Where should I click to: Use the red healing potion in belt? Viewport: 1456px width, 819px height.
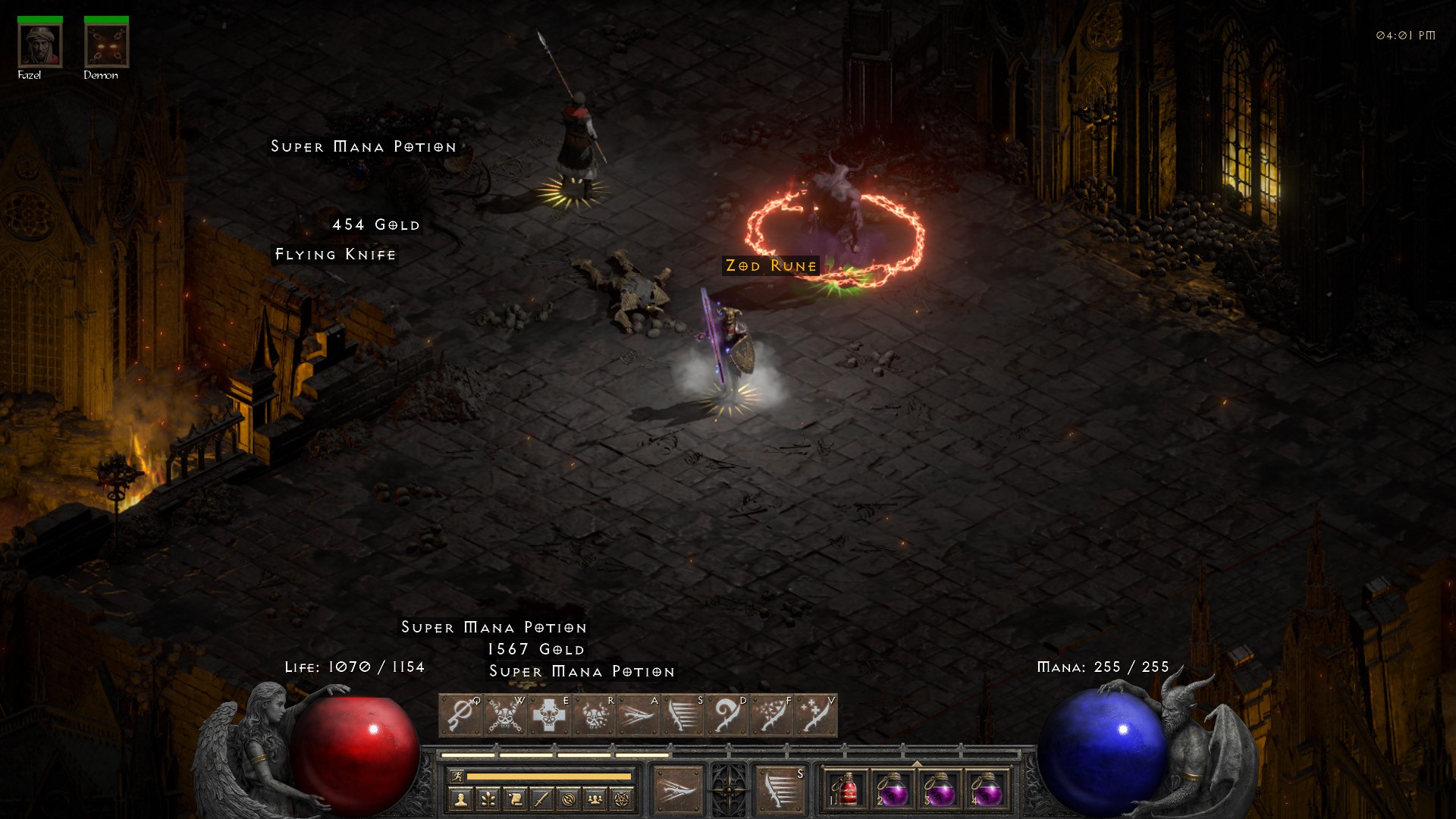coord(846,789)
